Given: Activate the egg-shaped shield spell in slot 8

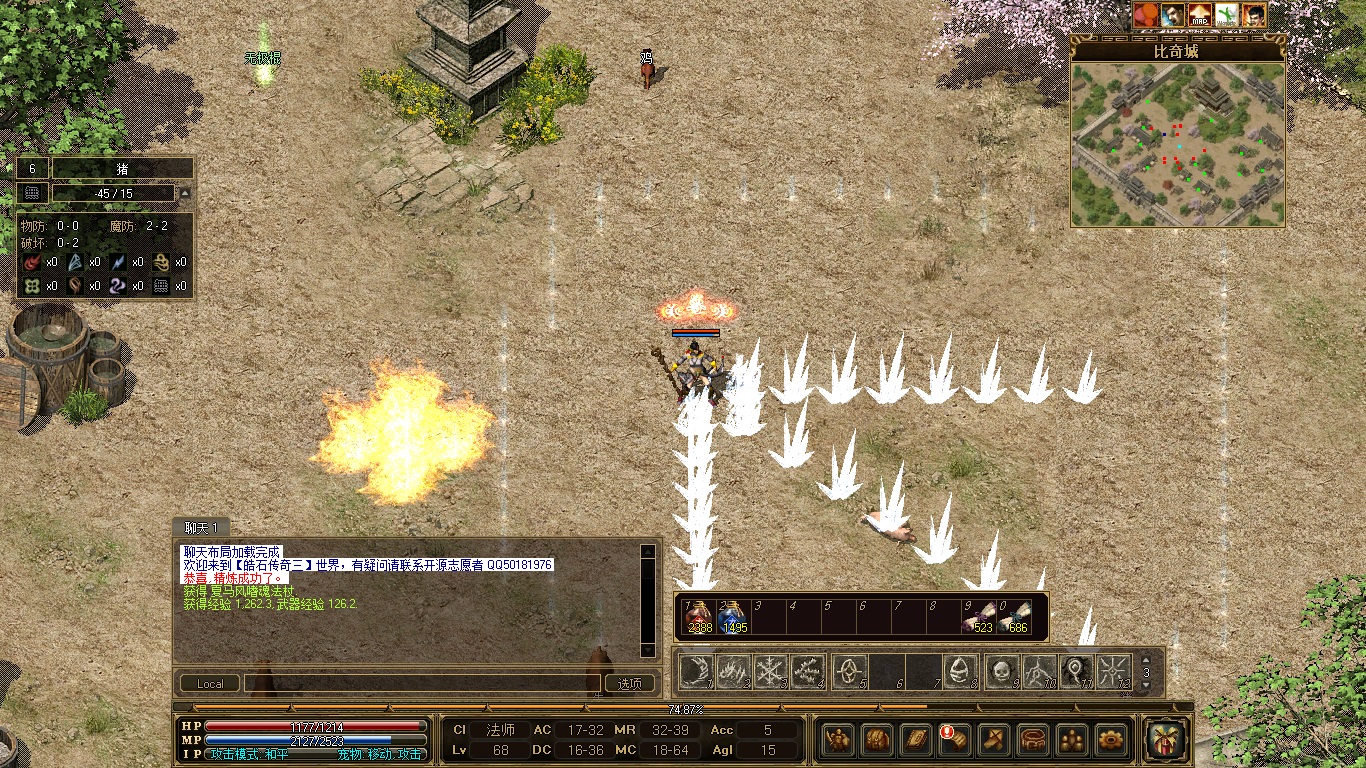Looking at the screenshot, I should click(961, 672).
